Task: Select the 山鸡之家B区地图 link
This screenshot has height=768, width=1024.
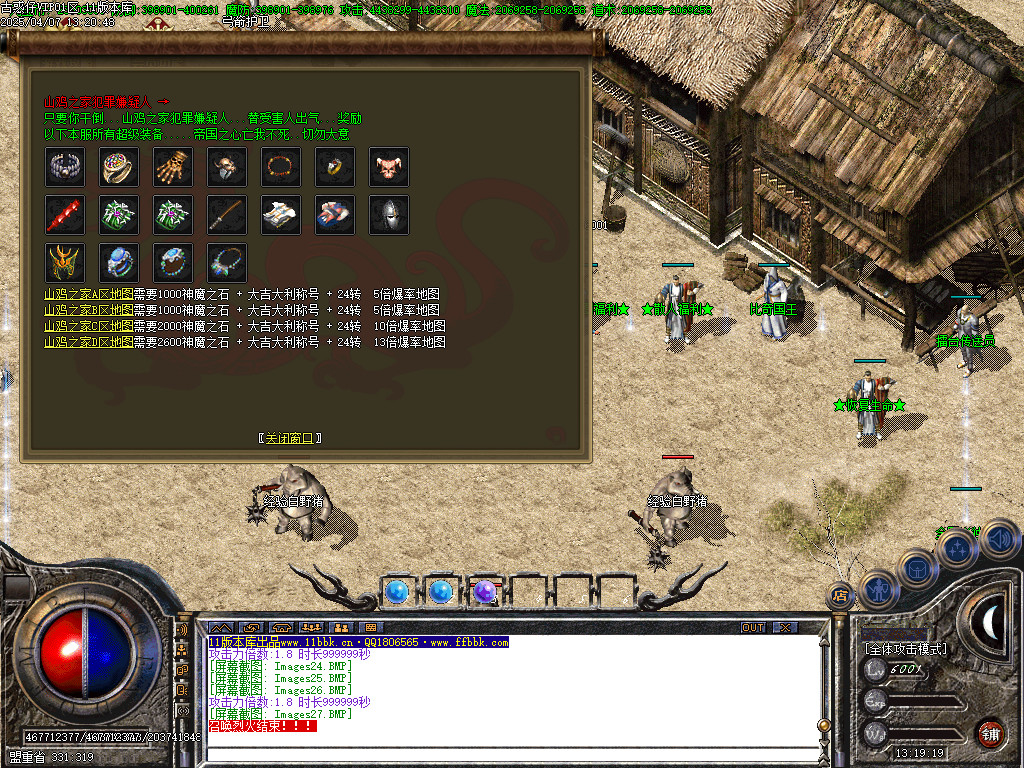Action: click(x=88, y=310)
